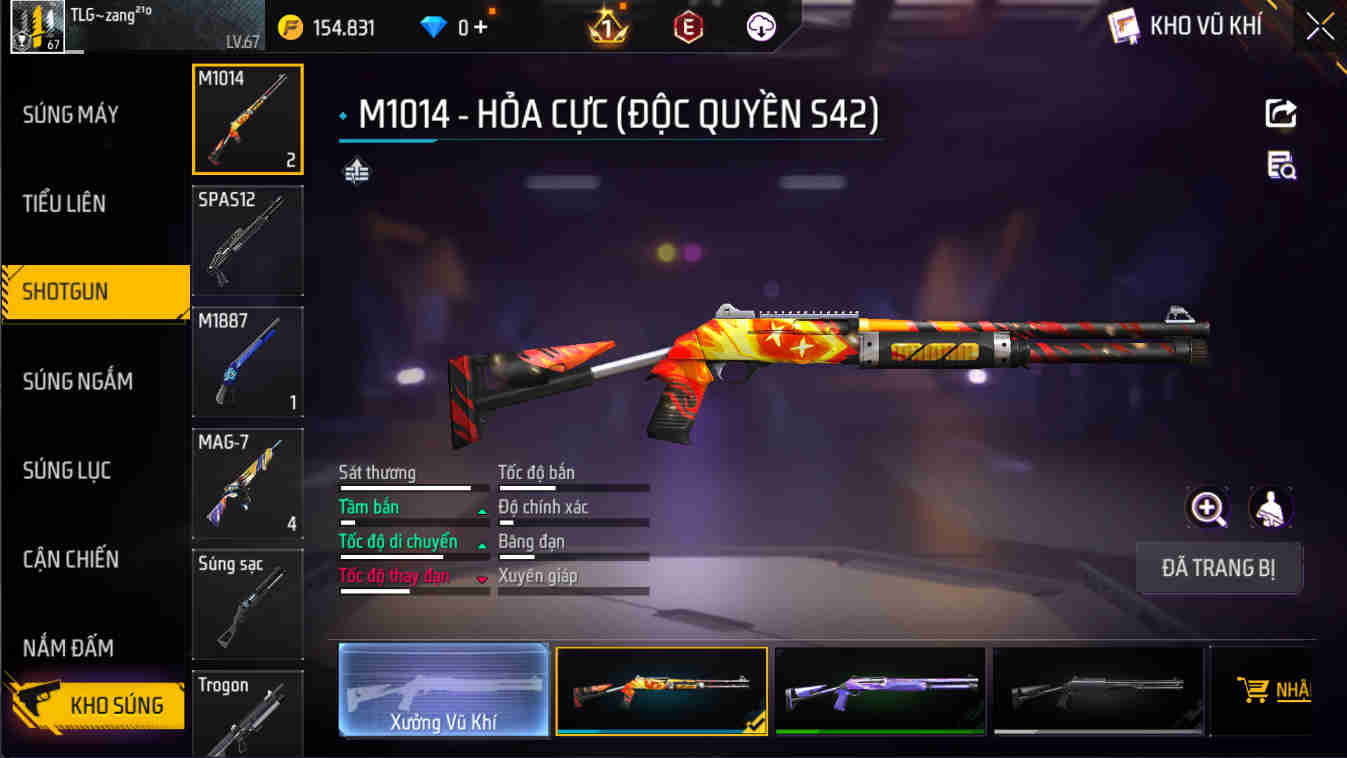This screenshot has width=1347, height=758.
Task: Pick the MAG-7 shotgun tile
Action: point(248,483)
